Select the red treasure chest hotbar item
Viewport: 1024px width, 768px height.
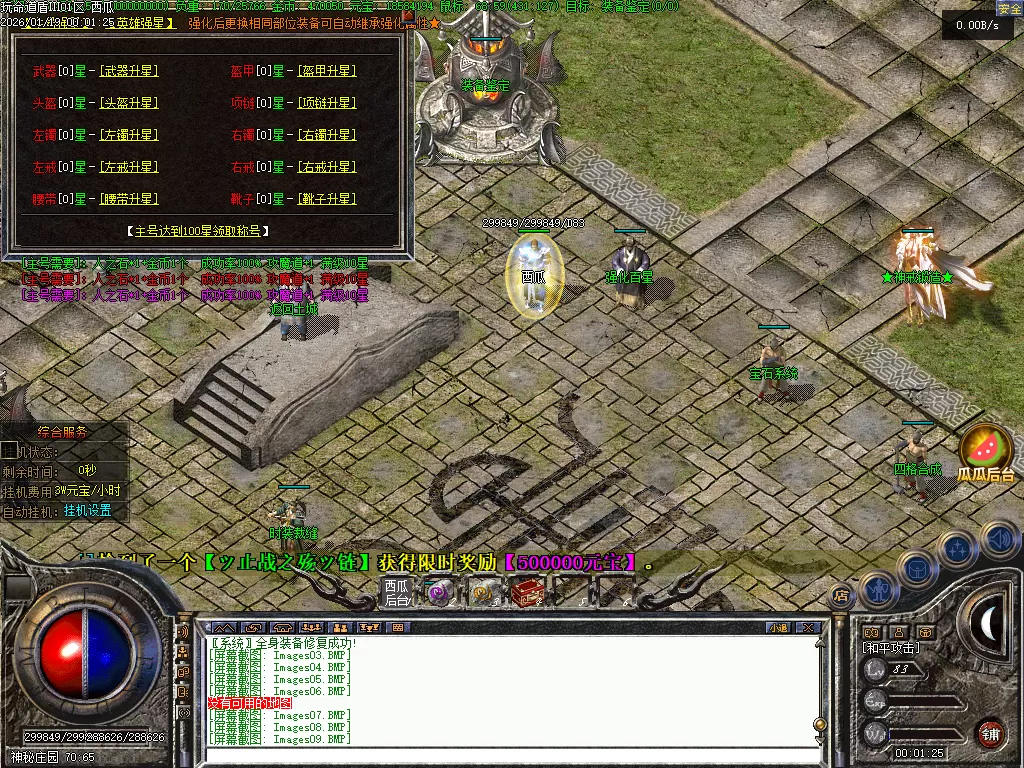coord(526,593)
